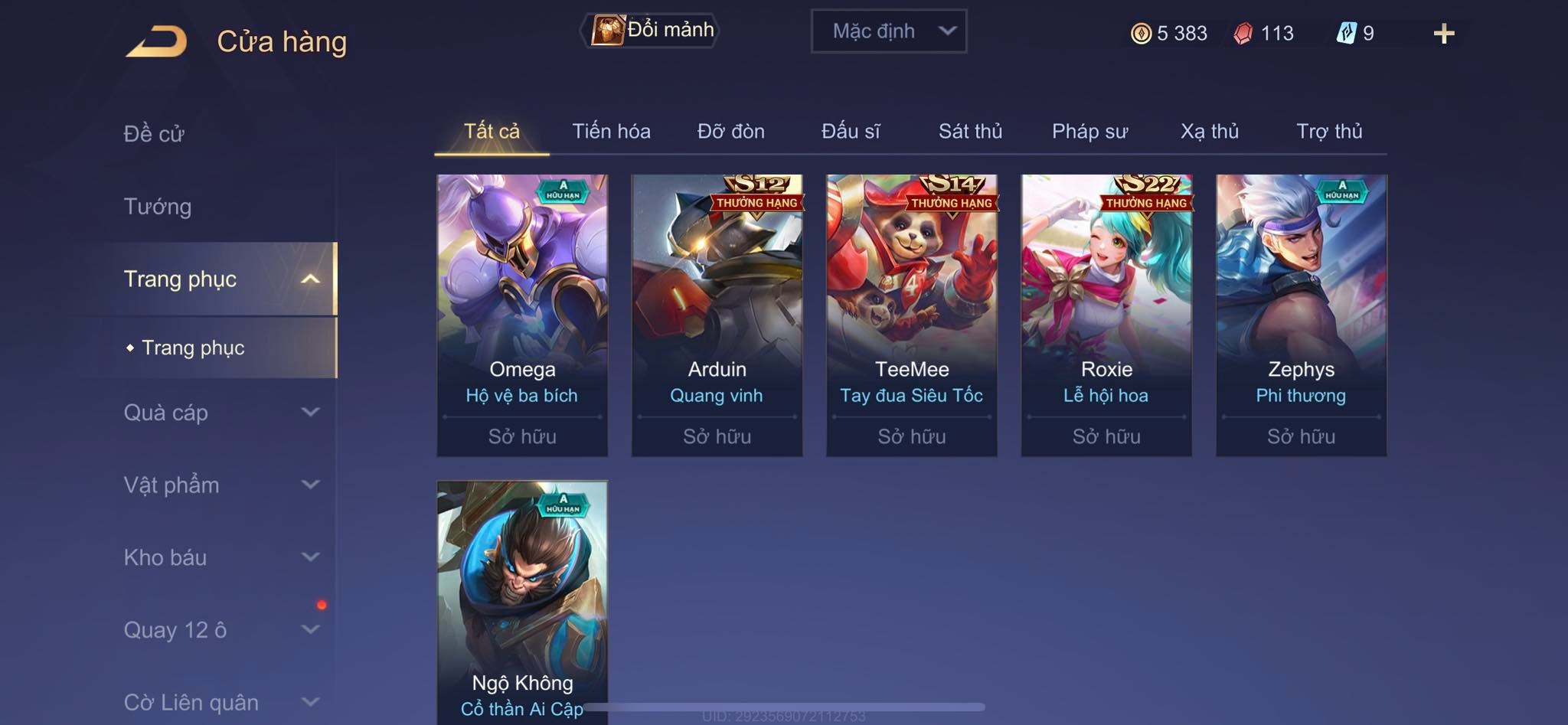1568x725 pixels.
Task: Switch to the Tiến hóa tab
Action: point(611,132)
